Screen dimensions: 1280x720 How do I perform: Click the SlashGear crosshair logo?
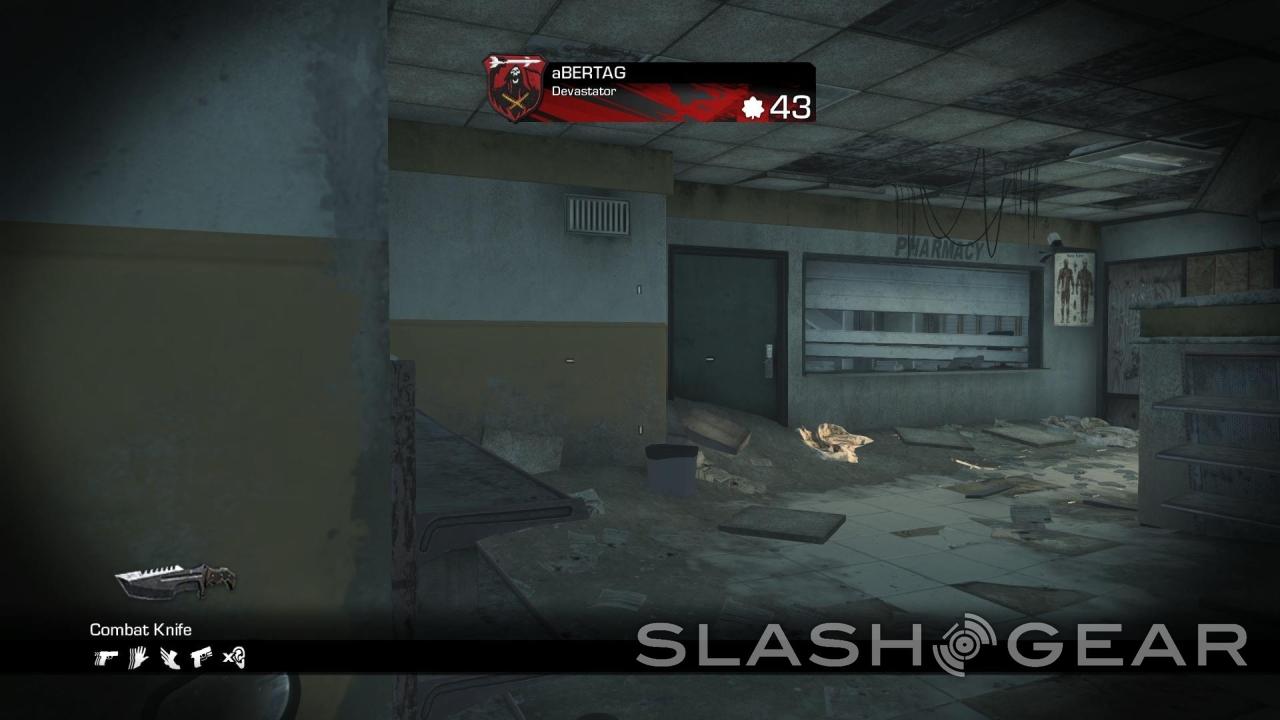tap(967, 642)
